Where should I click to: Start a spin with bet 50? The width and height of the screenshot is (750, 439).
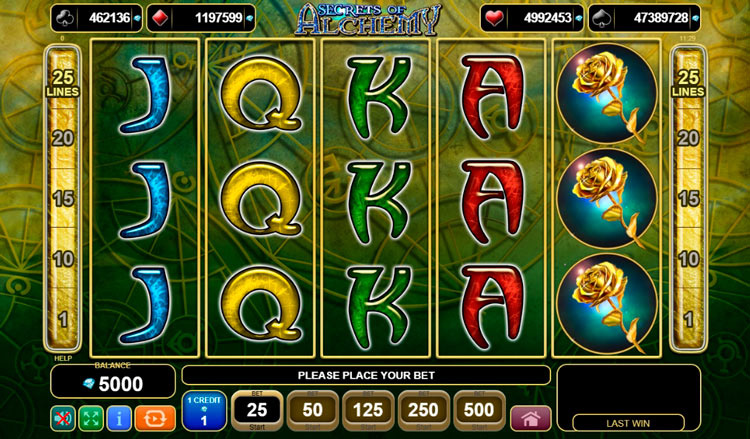coord(311,411)
